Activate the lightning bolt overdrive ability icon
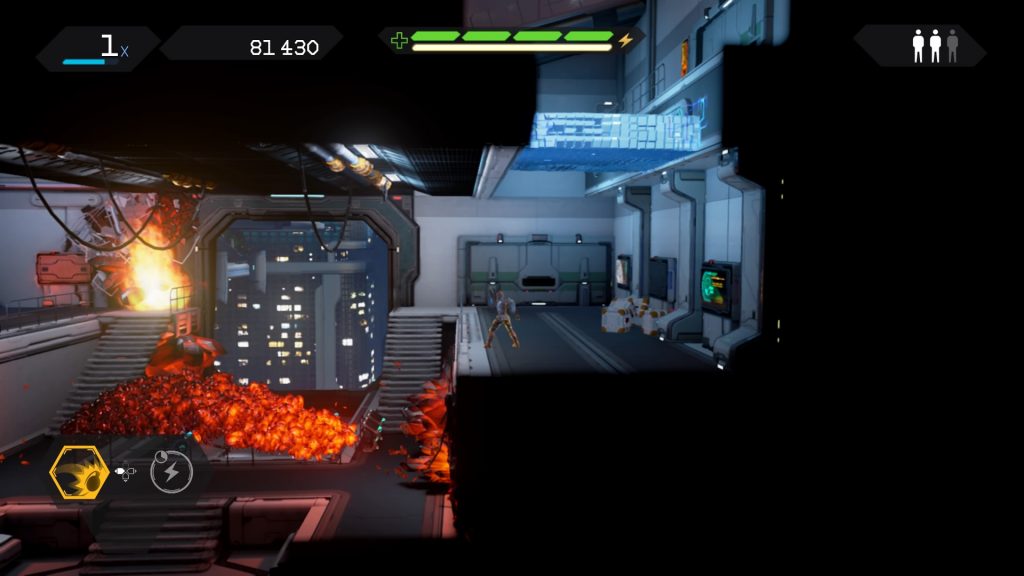Screen dimensions: 1024x576 tap(171, 472)
